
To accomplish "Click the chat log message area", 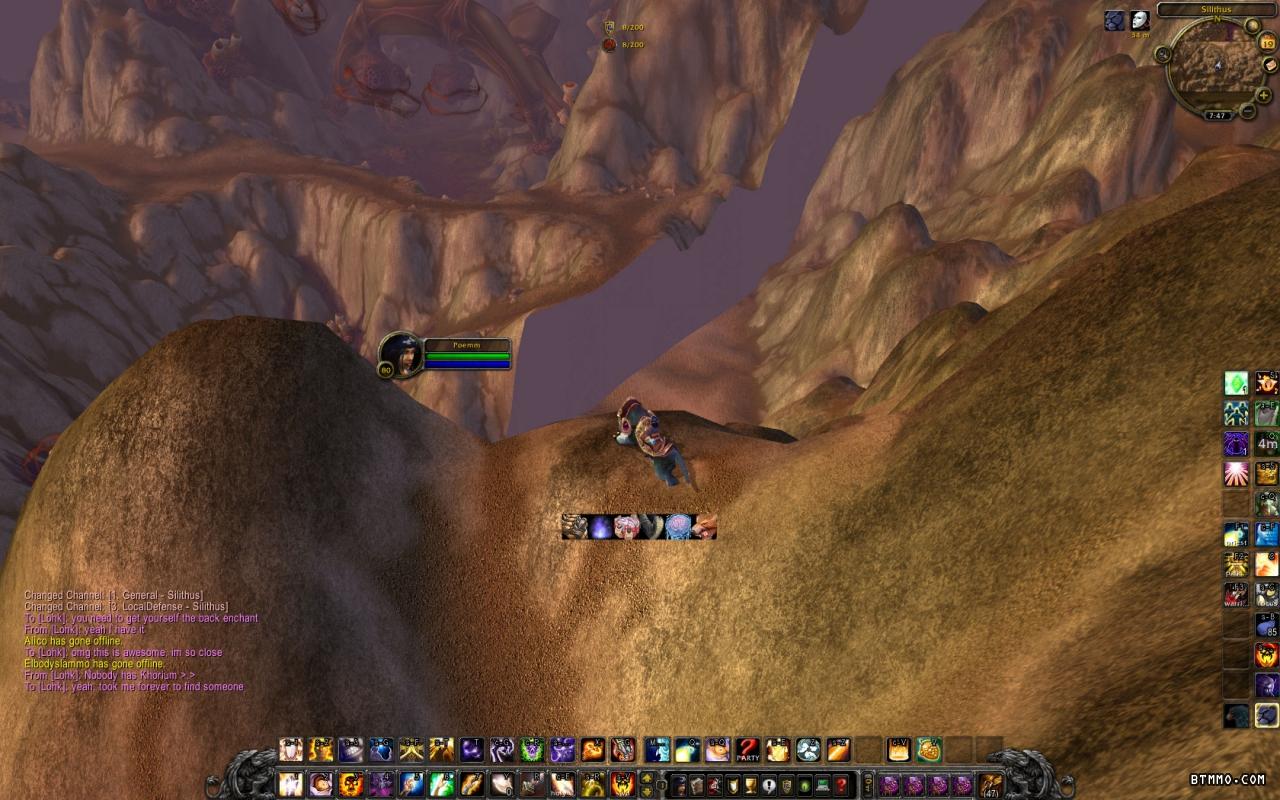I will 135,640.
